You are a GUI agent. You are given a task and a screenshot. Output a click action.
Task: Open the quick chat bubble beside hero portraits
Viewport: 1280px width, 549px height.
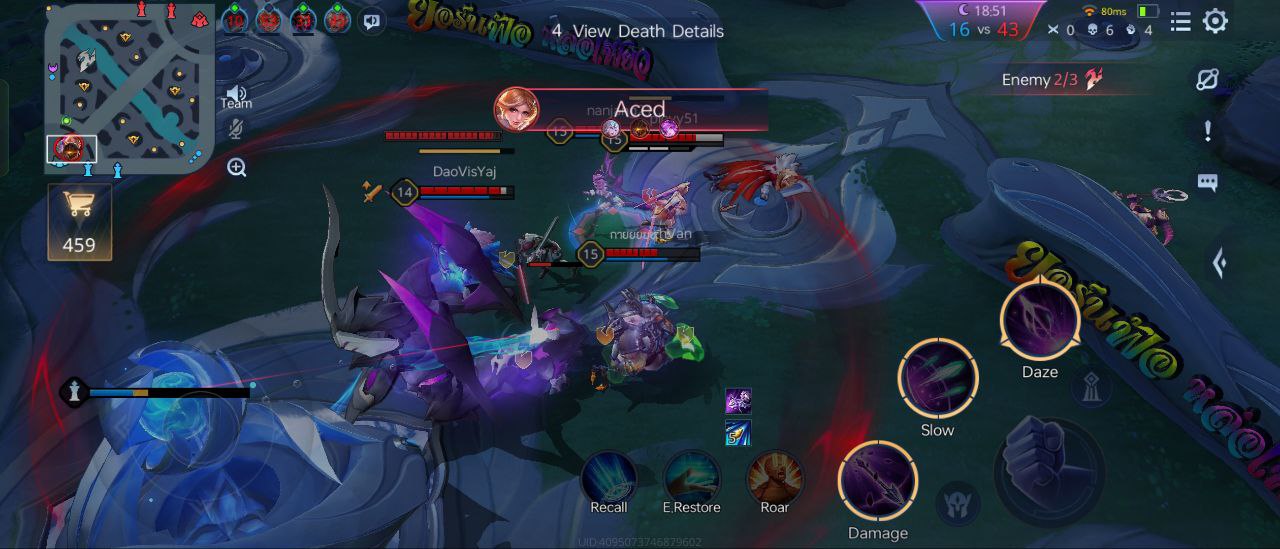pyautogui.click(x=372, y=20)
